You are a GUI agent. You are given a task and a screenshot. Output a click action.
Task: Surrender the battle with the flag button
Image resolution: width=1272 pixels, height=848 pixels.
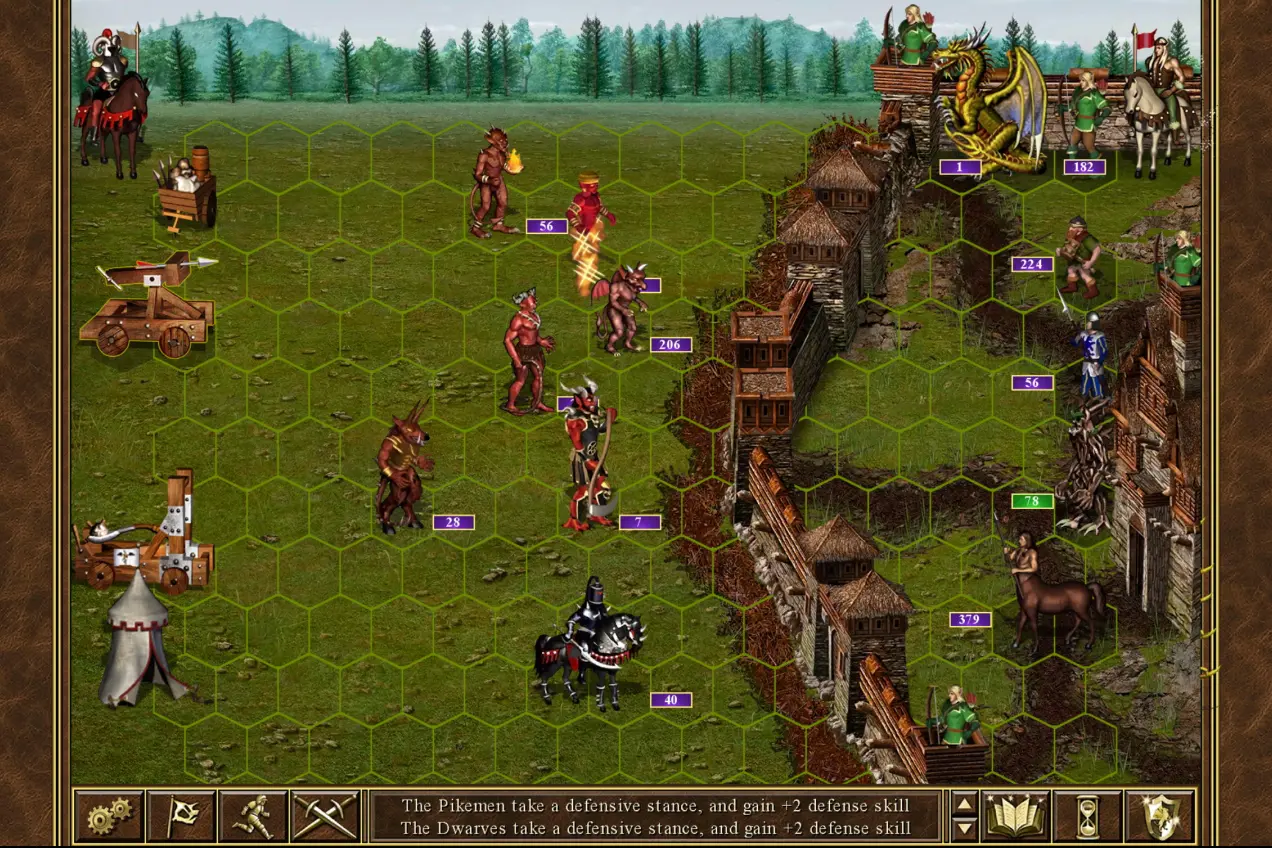pyautogui.click(x=181, y=816)
